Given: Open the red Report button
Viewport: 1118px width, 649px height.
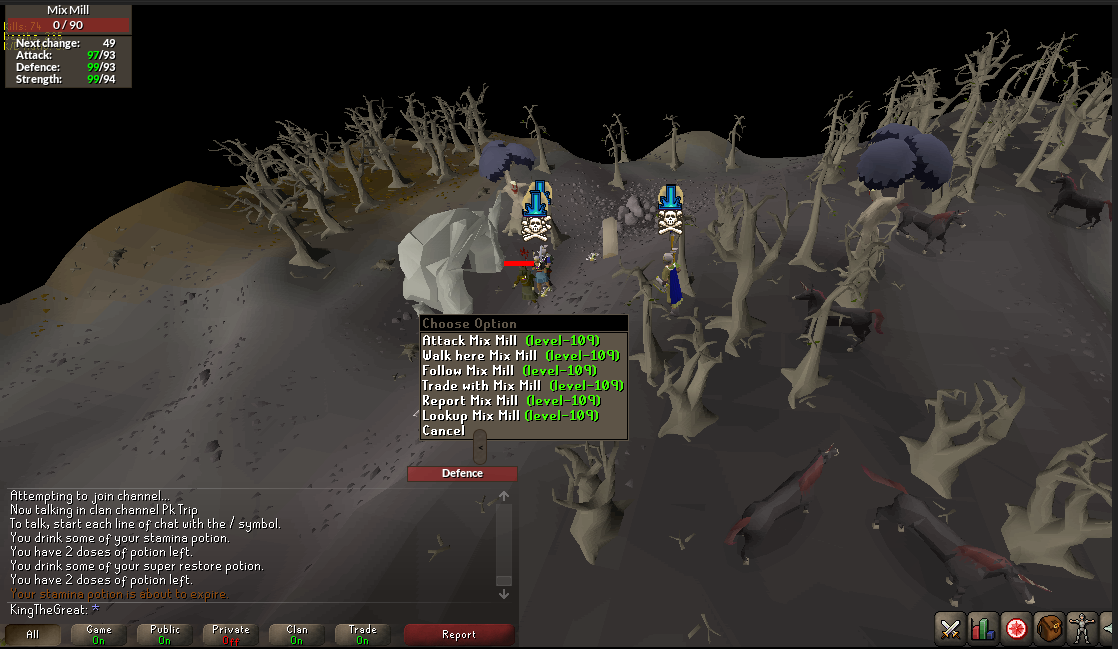Looking at the screenshot, I should click(x=459, y=634).
